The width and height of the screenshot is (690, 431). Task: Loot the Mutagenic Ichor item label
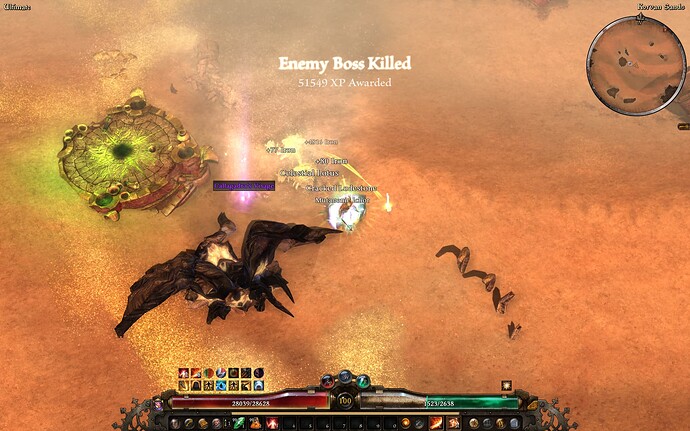342,200
